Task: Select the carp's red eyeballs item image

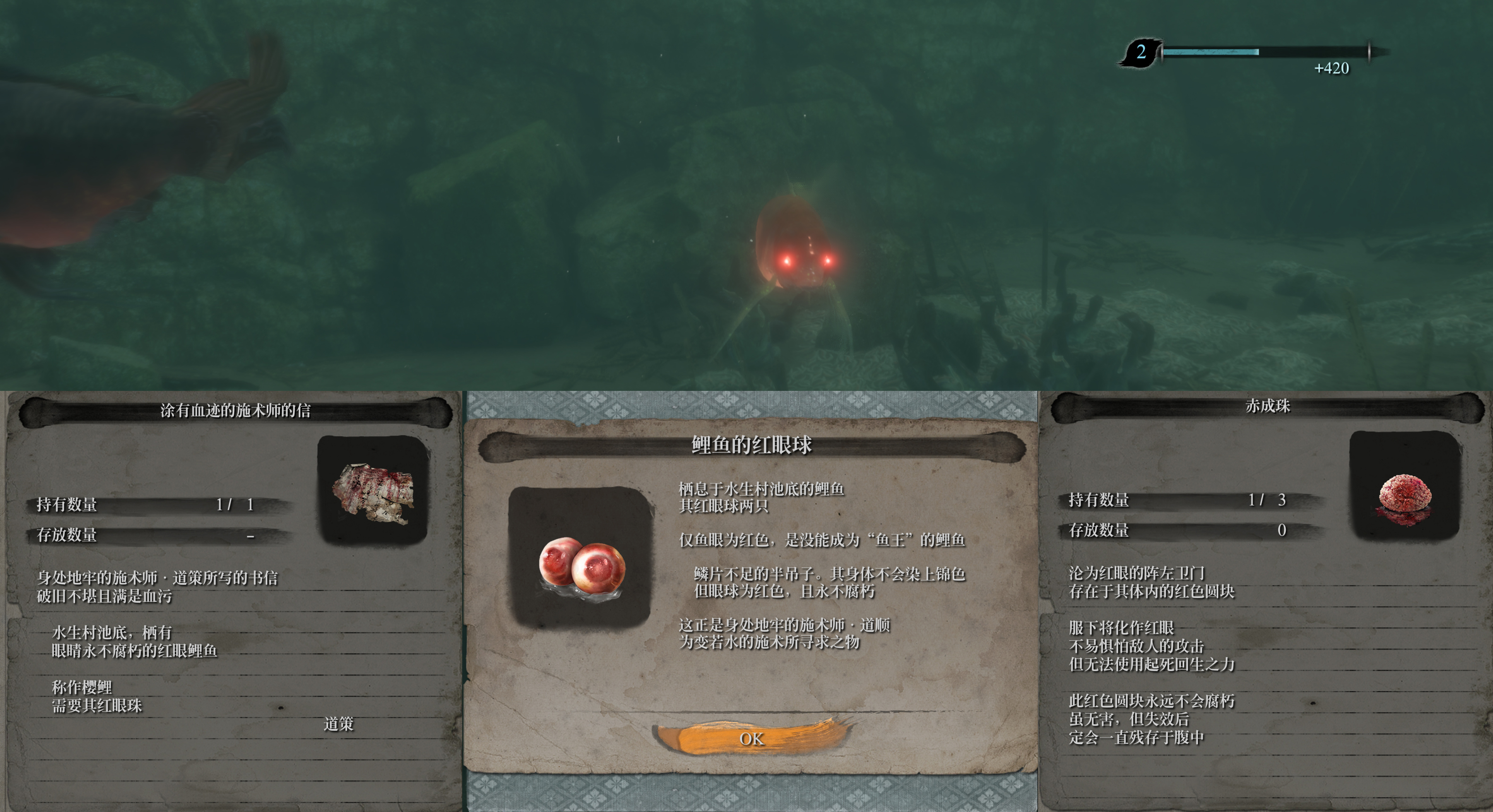Action: pos(580,557)
